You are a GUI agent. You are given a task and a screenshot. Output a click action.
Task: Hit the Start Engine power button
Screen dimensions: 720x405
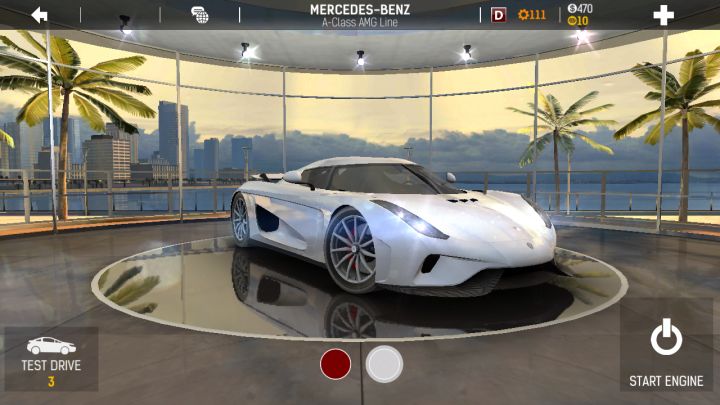(666, 350)
